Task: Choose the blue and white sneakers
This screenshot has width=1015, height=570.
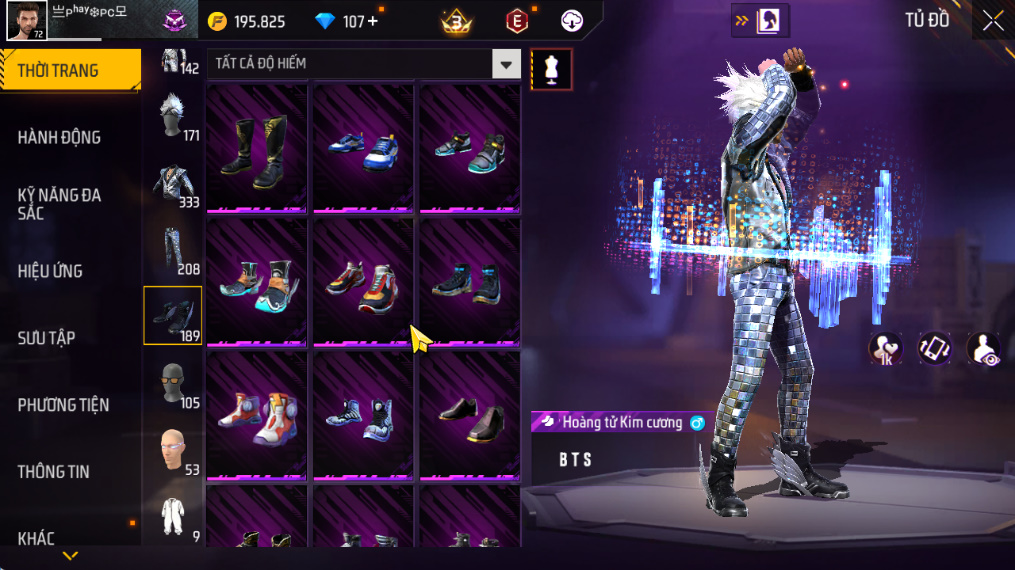Action: pyautogui.click(x=363, y=152)
